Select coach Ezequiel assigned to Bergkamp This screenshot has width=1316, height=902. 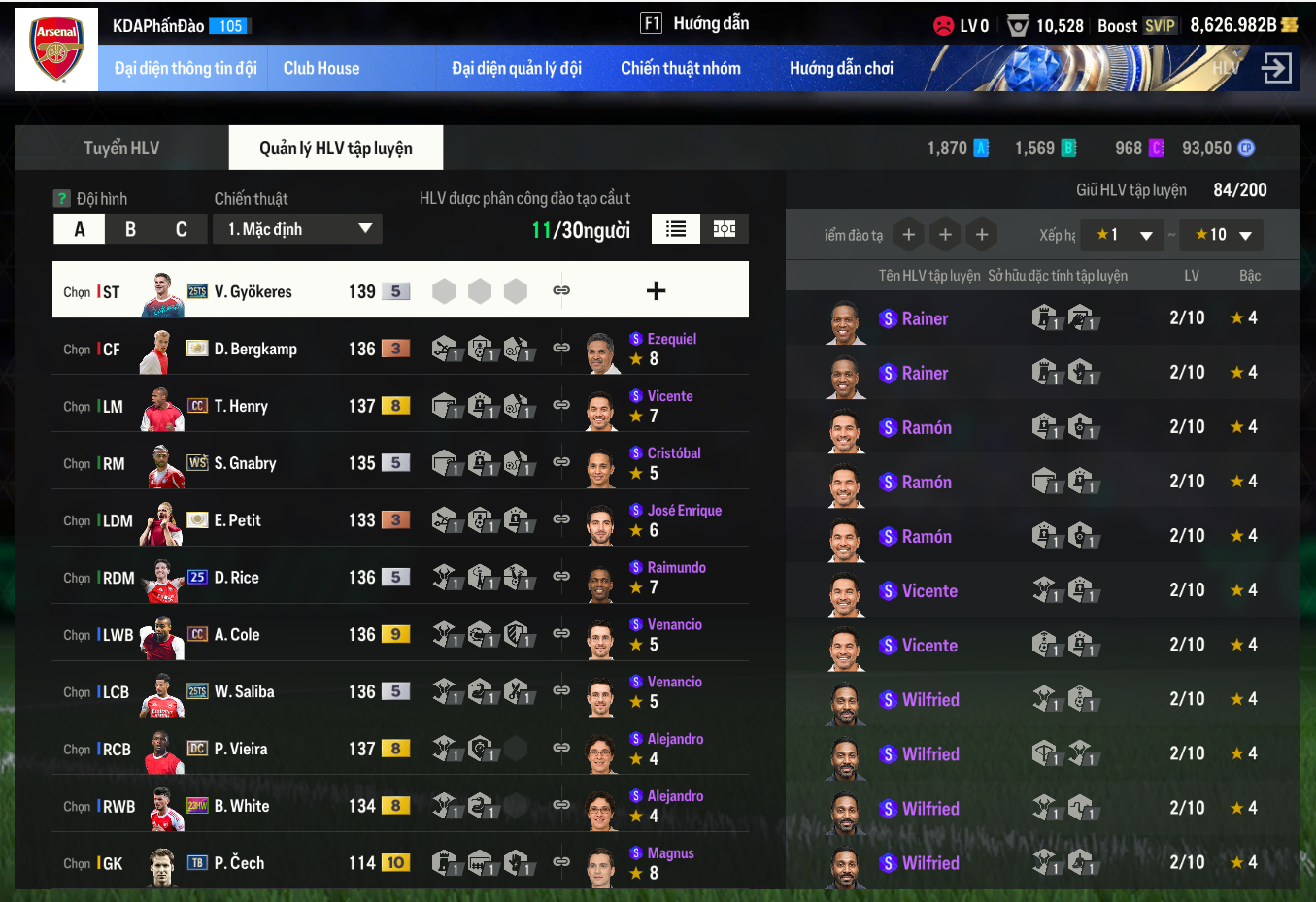[671, 339]
